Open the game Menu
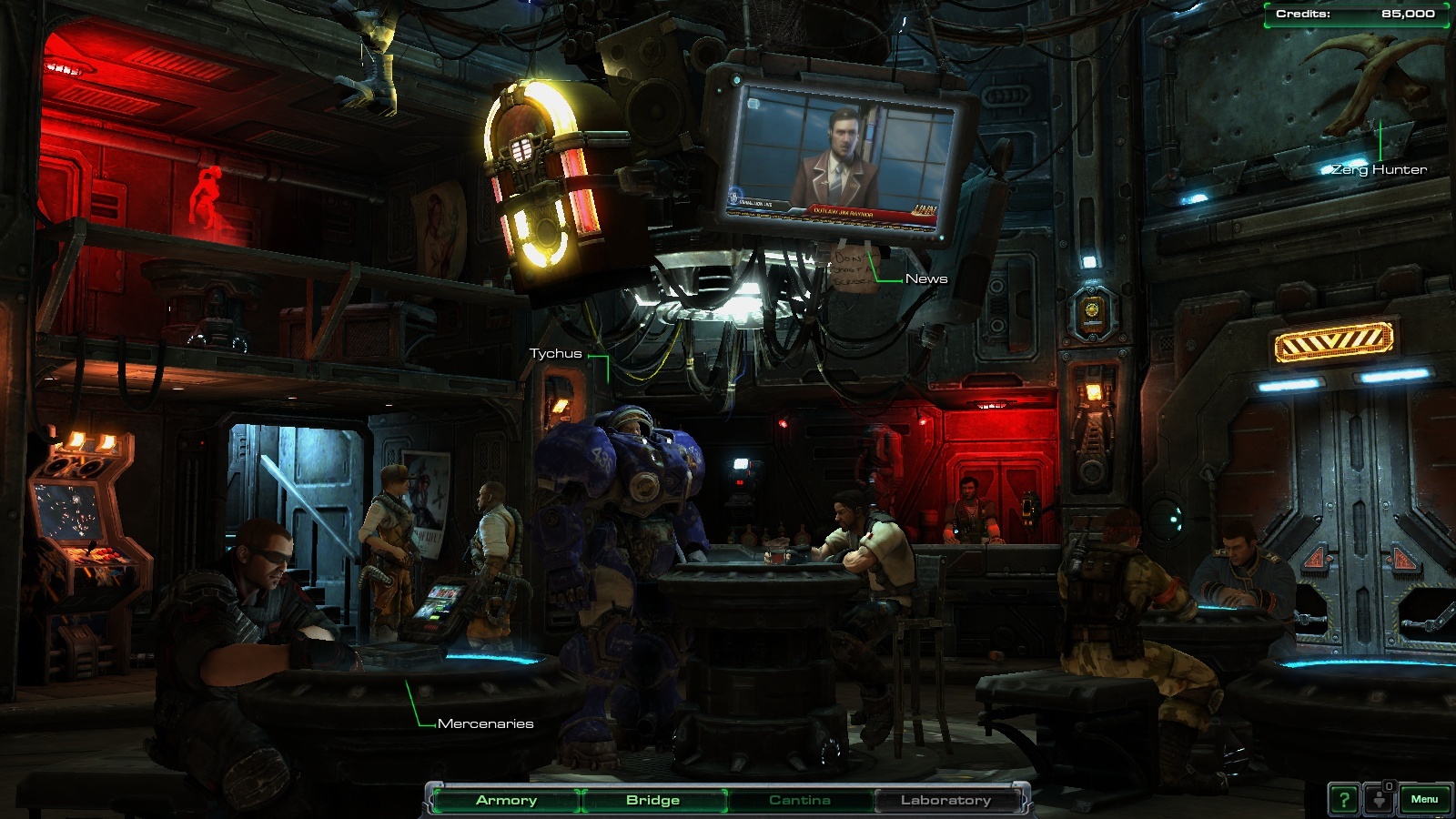This screenshot has height=819, width=1456. click(1424, 799)
